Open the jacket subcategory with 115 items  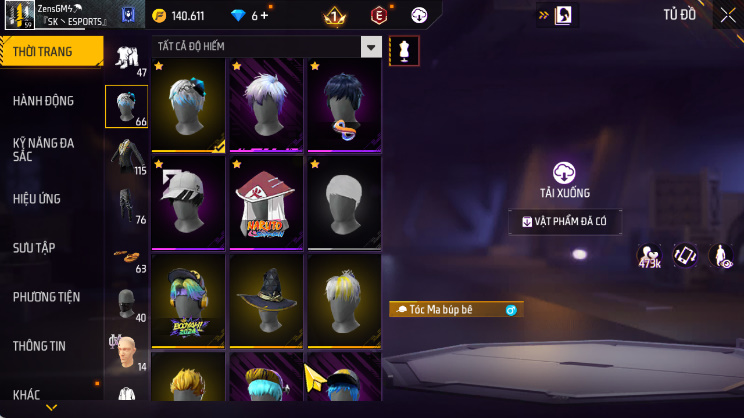pyautogui.click(x=127, y=155)
